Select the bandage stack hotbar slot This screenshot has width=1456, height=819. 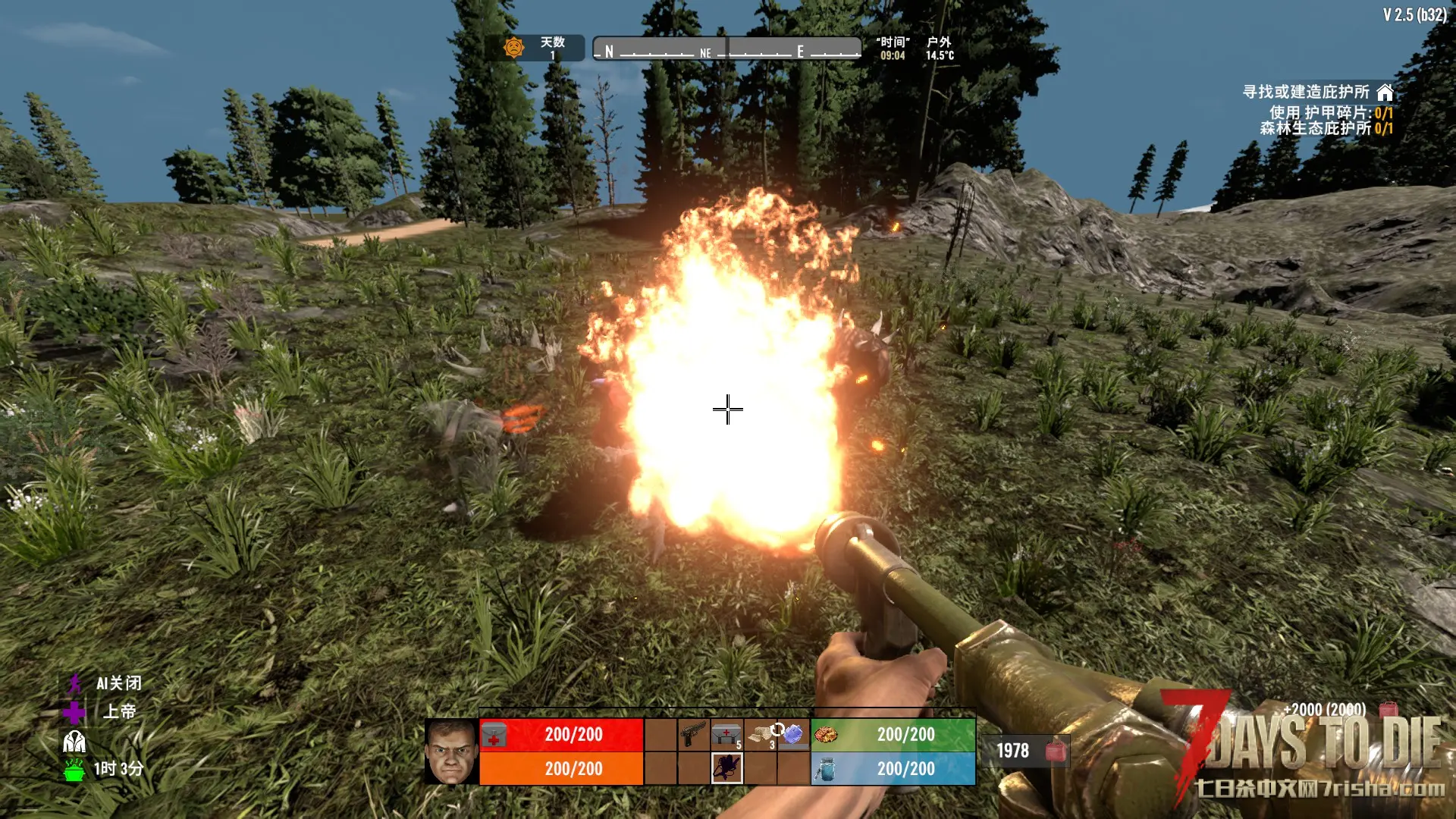(x=761, y=735)
